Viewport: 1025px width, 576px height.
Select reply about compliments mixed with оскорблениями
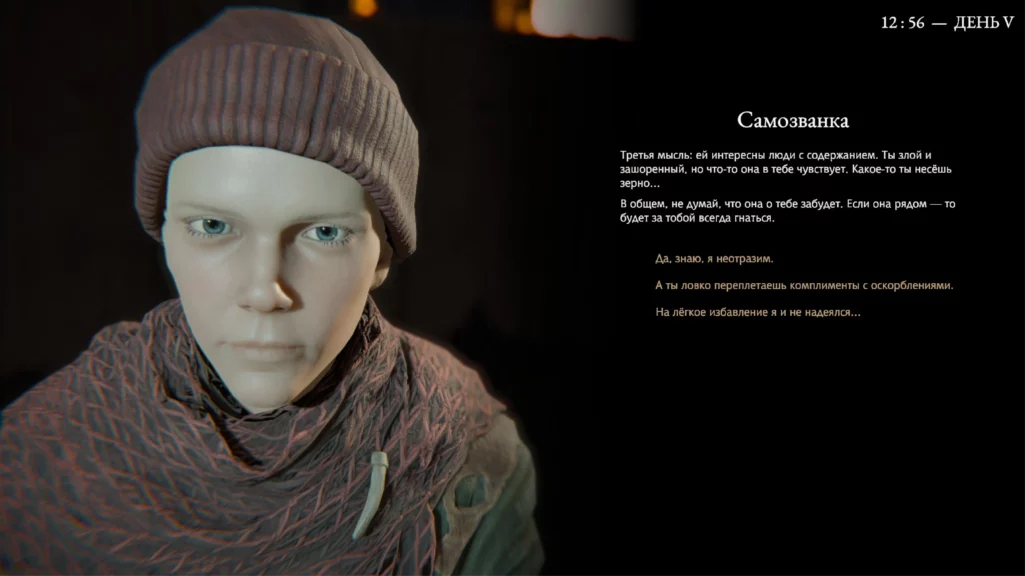(803, 285)
